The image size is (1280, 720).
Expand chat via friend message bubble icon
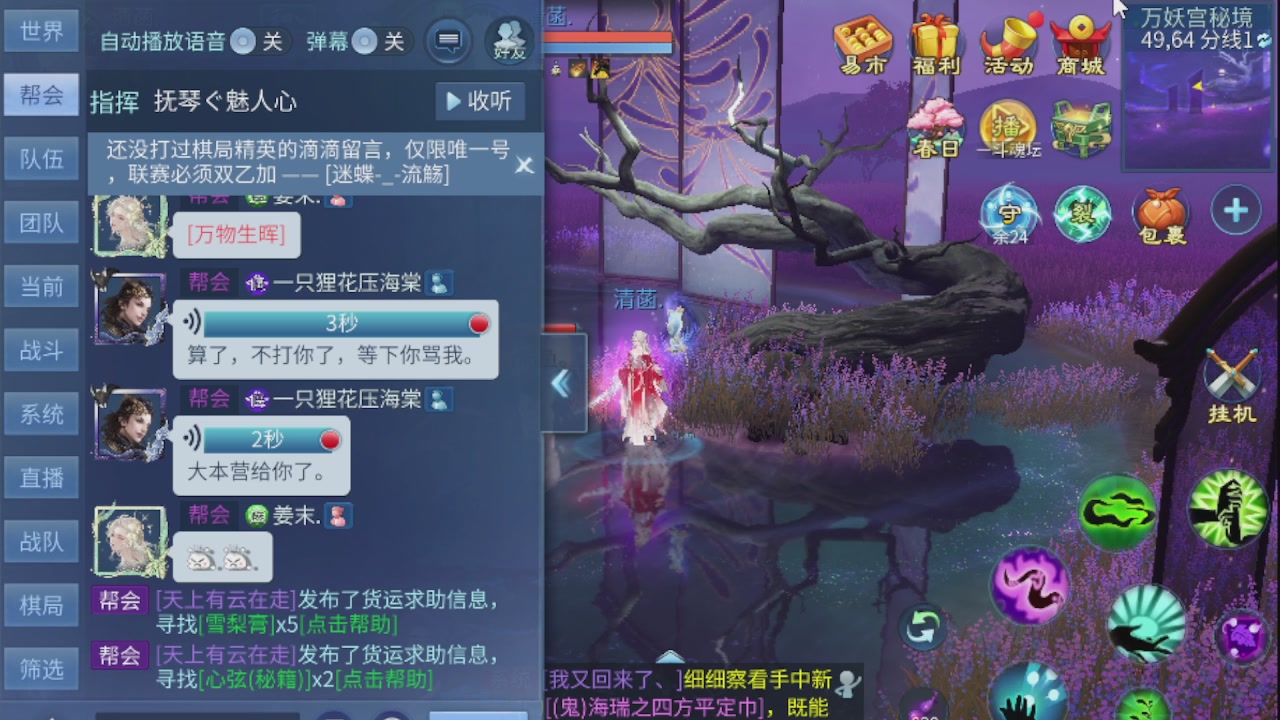click(x=447, y=42)
